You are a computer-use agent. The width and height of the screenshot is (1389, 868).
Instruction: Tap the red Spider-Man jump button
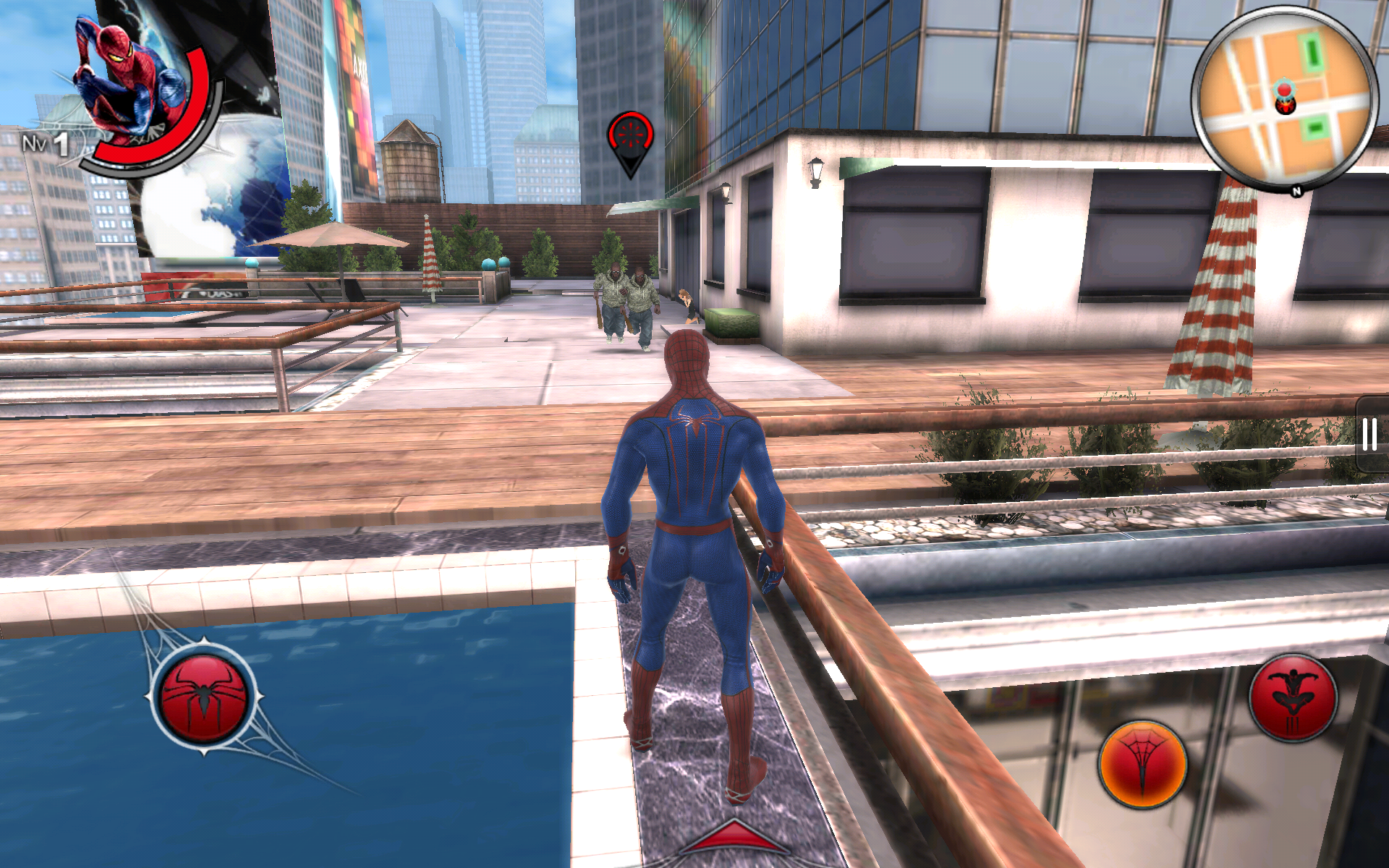point(1293,697)
